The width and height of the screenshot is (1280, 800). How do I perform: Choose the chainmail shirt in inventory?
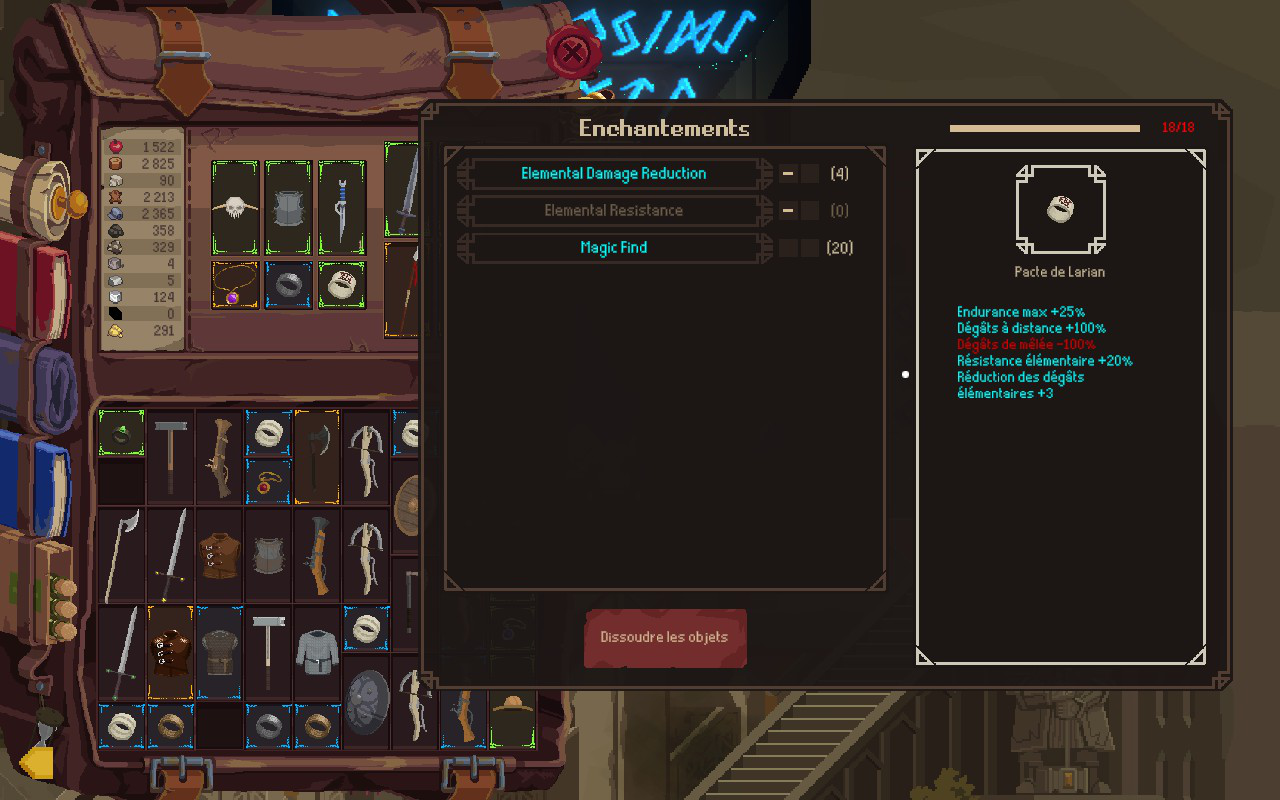317,651
